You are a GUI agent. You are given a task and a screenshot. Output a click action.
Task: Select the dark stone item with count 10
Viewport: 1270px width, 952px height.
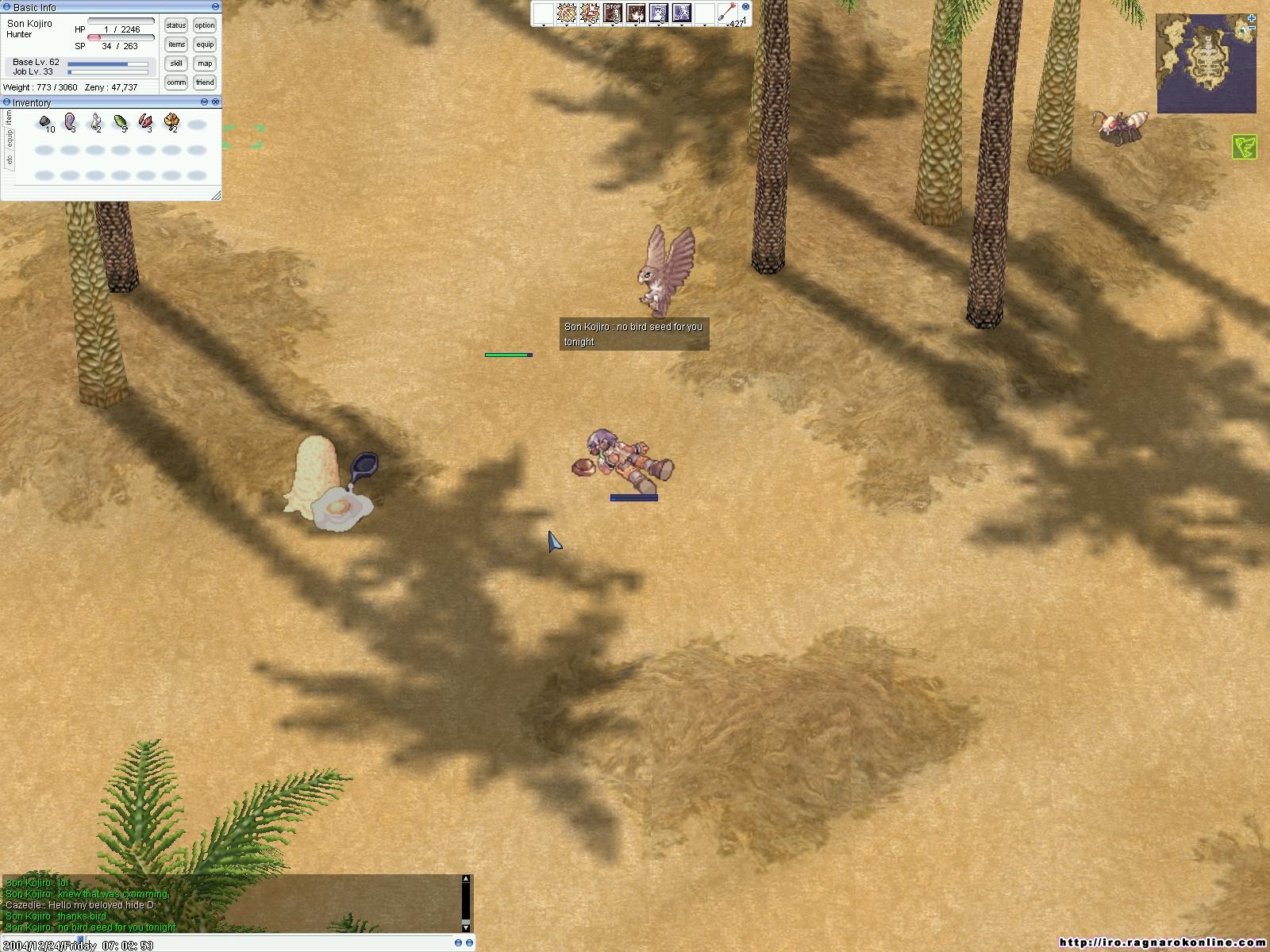pyautogui.click(x=45, y=122)
